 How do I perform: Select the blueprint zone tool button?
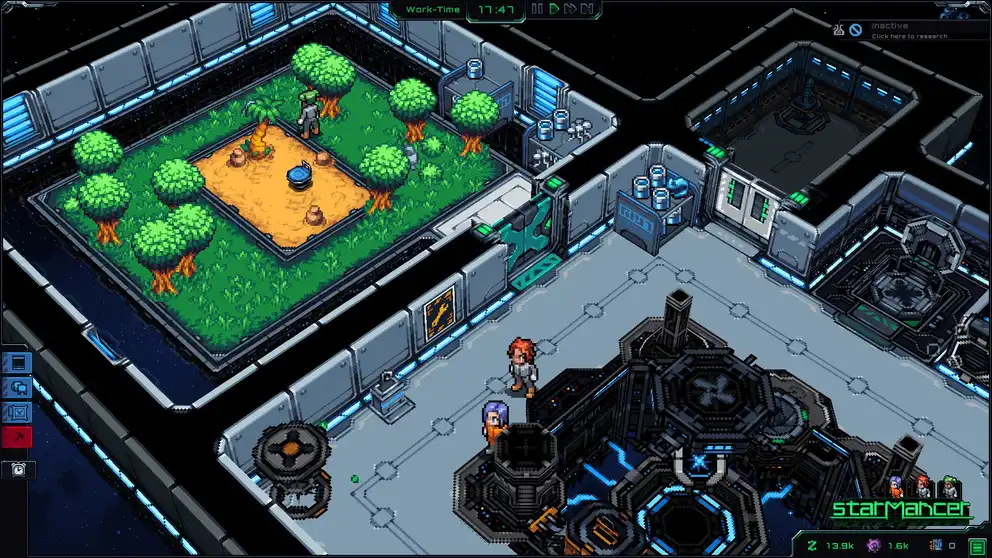[19, 412]
